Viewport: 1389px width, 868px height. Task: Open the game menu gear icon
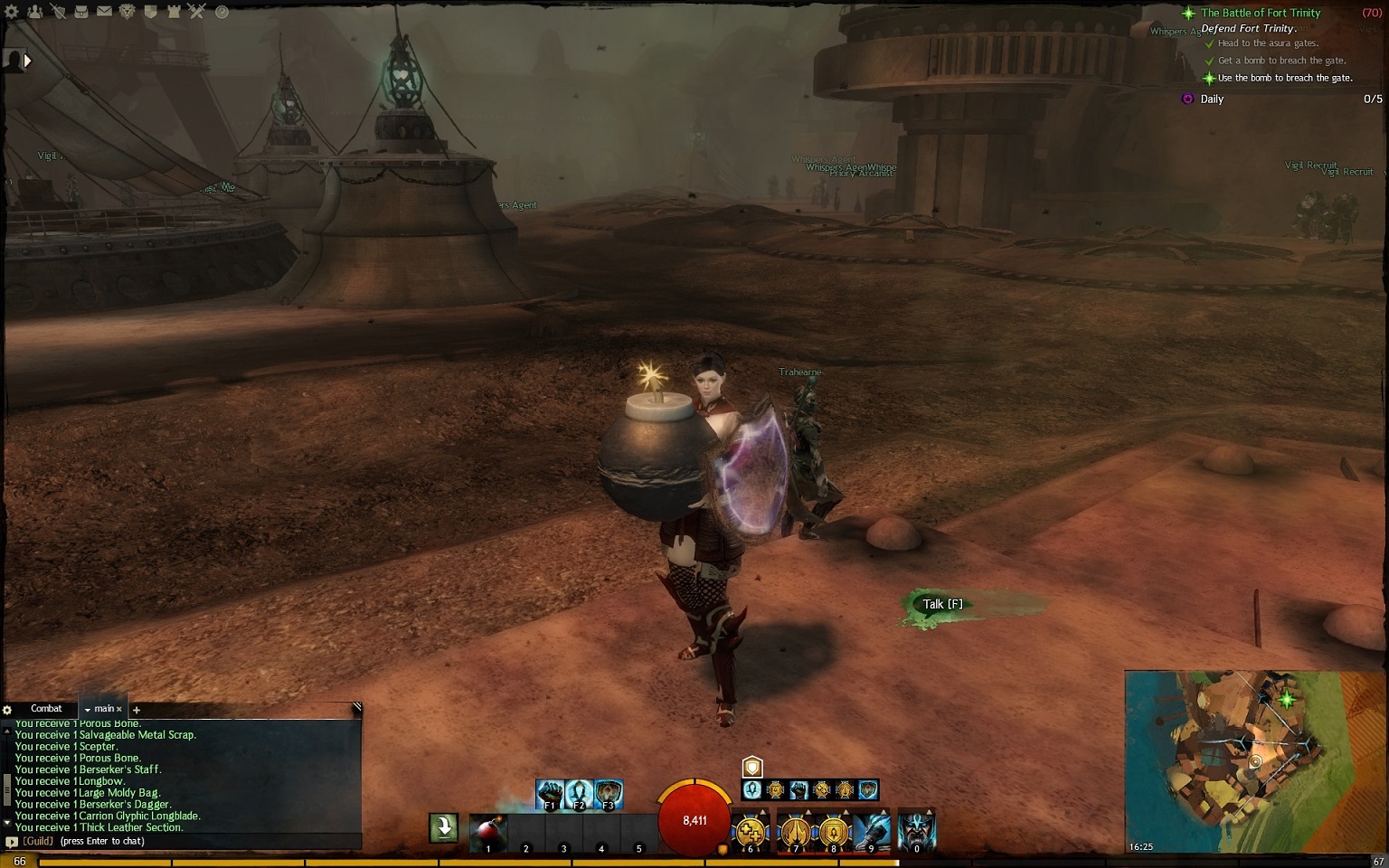click(12, 12)
